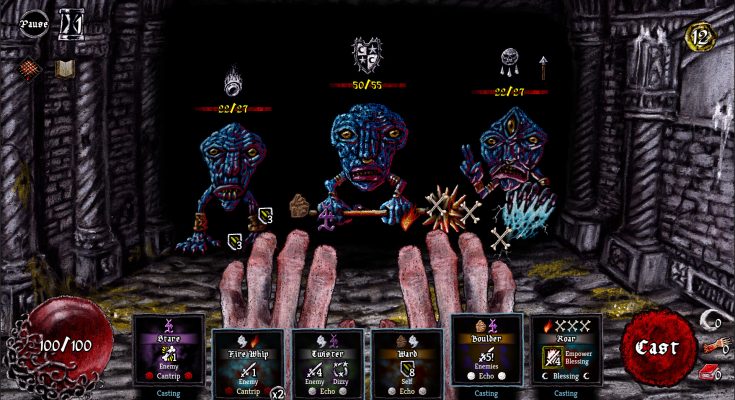Open the red woven diamond icon
Image resolution: width=735 pixels, height=400 pixels.
click(31, 69)
